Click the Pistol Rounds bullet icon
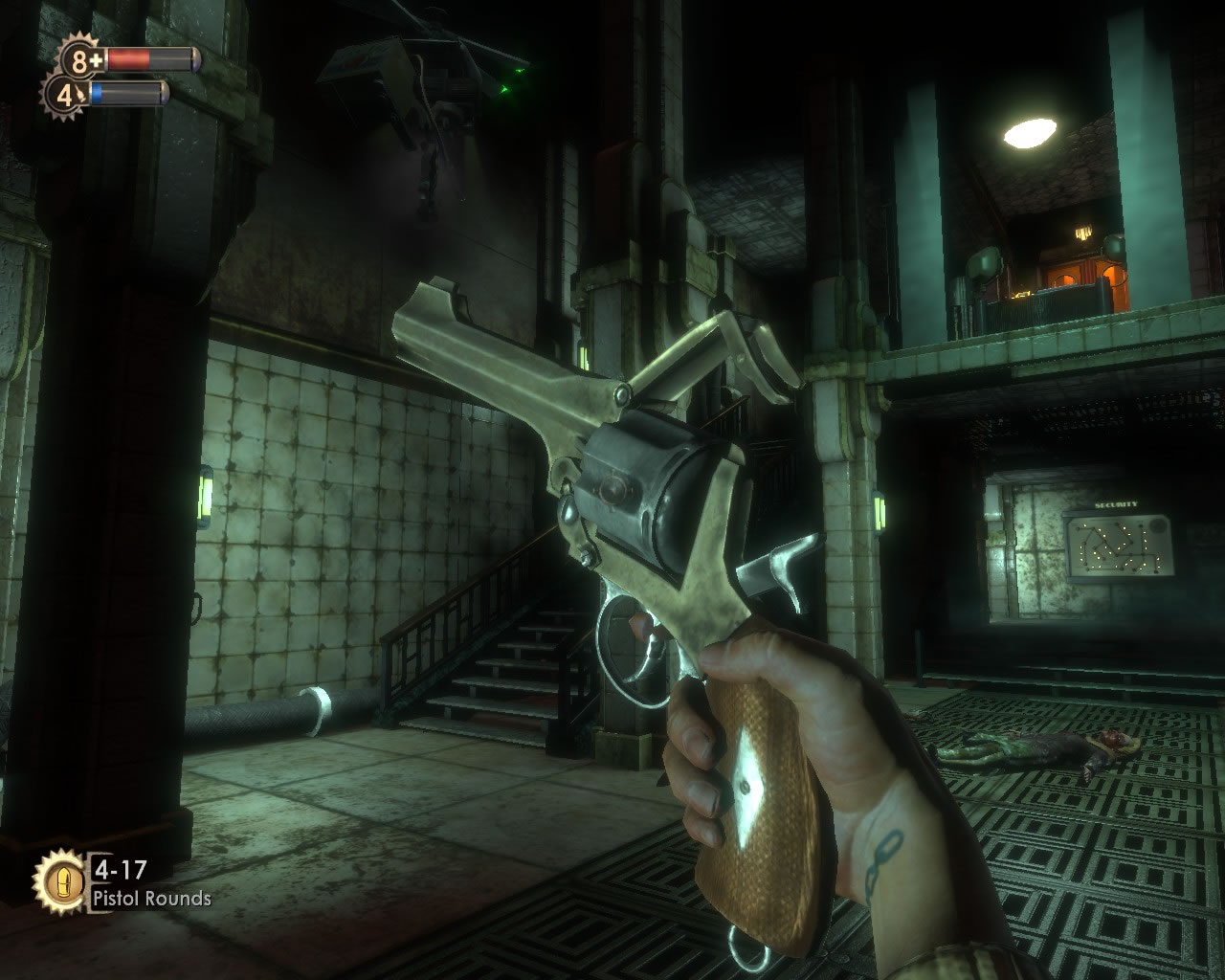Viewport: 1225px width, 980px height. point(60,880)
